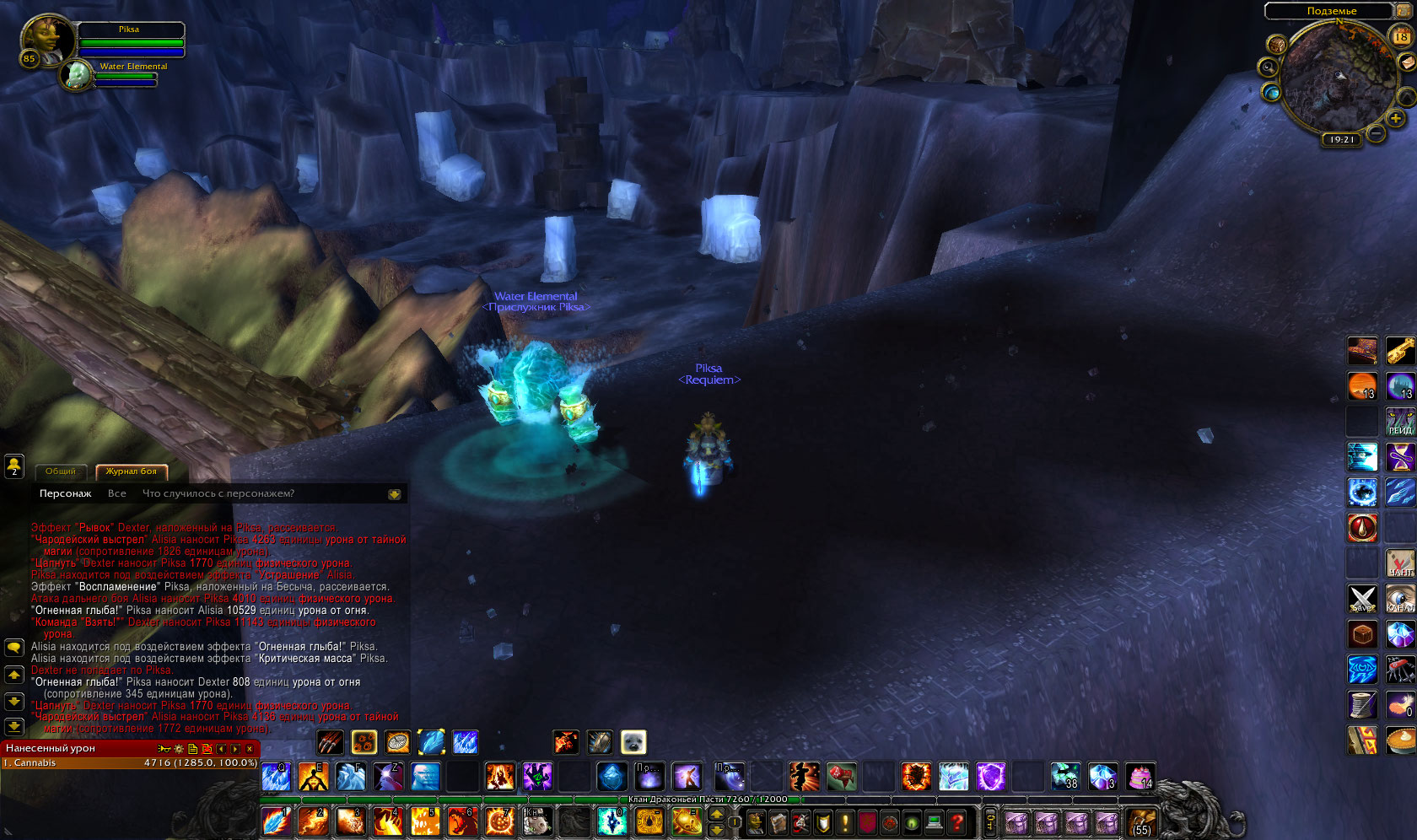Screen dimensions: 1417x840
Task: Use the hourglass ability icon
Action: (1400, 456)
